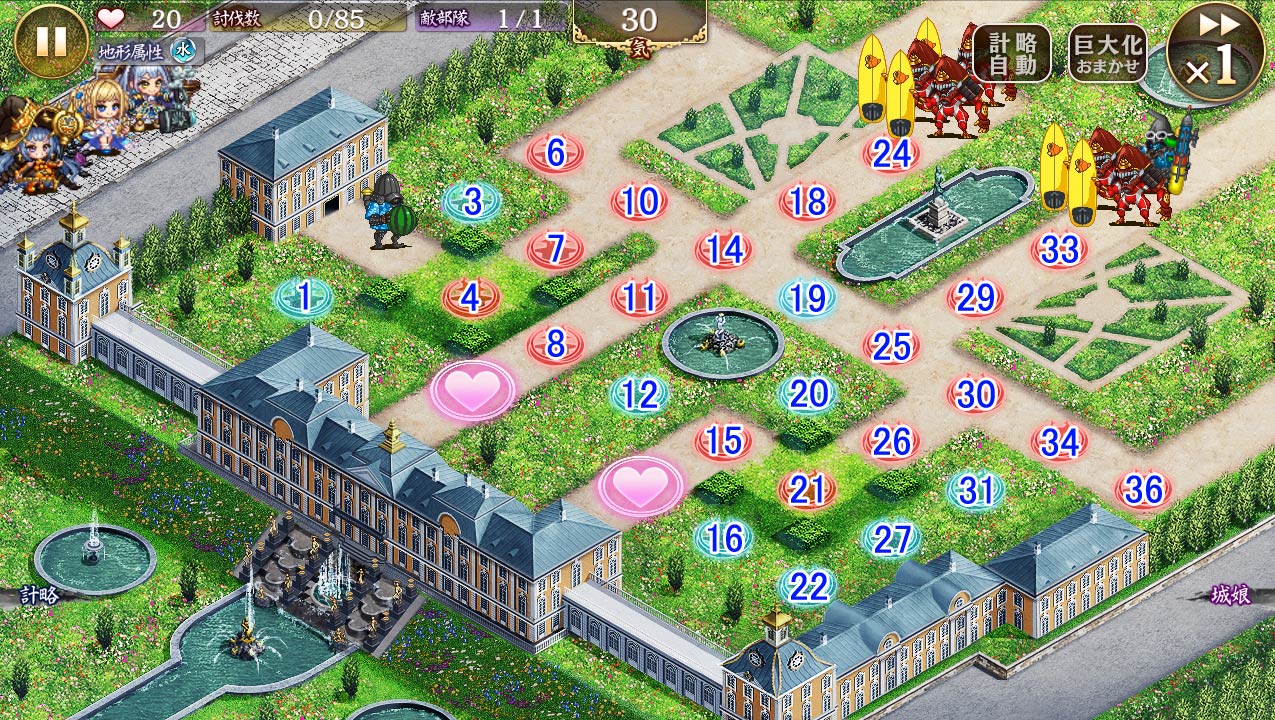The width and height of the screenshot is (1275, 720).
Task: Pick blue placement tile number 22
Action: [x=807, y=586]
